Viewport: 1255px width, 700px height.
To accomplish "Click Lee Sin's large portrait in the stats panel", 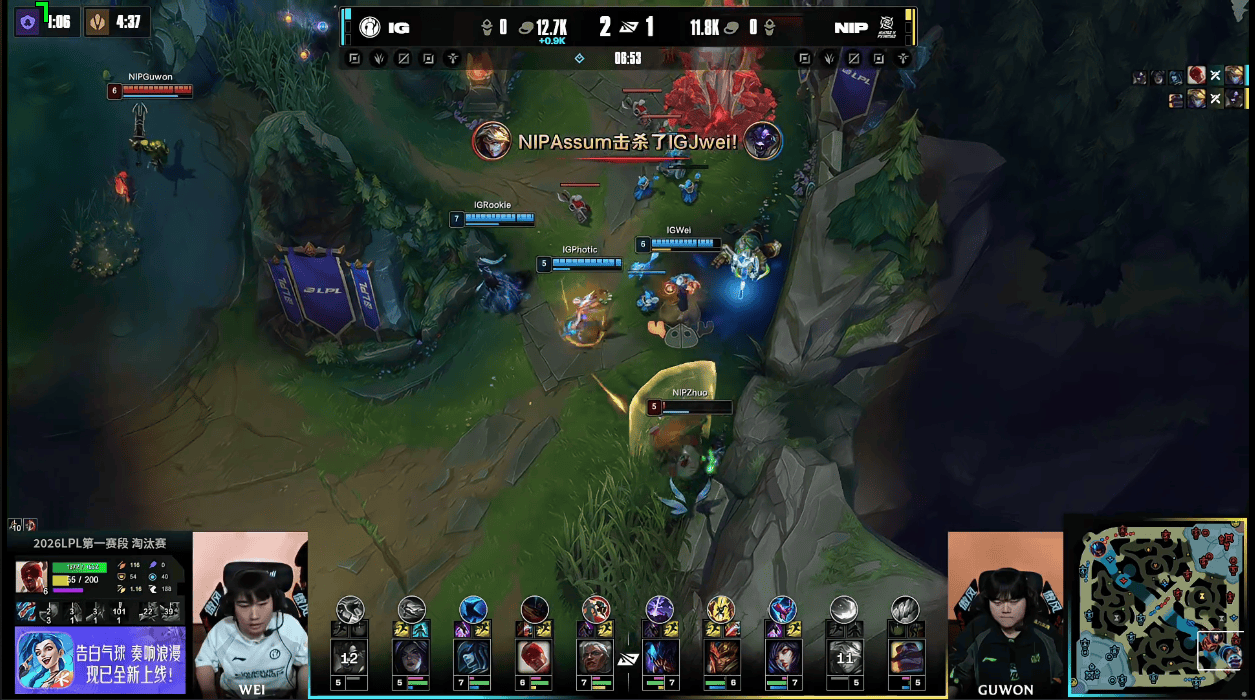I will pyautogui.click(x=31, y=577).
